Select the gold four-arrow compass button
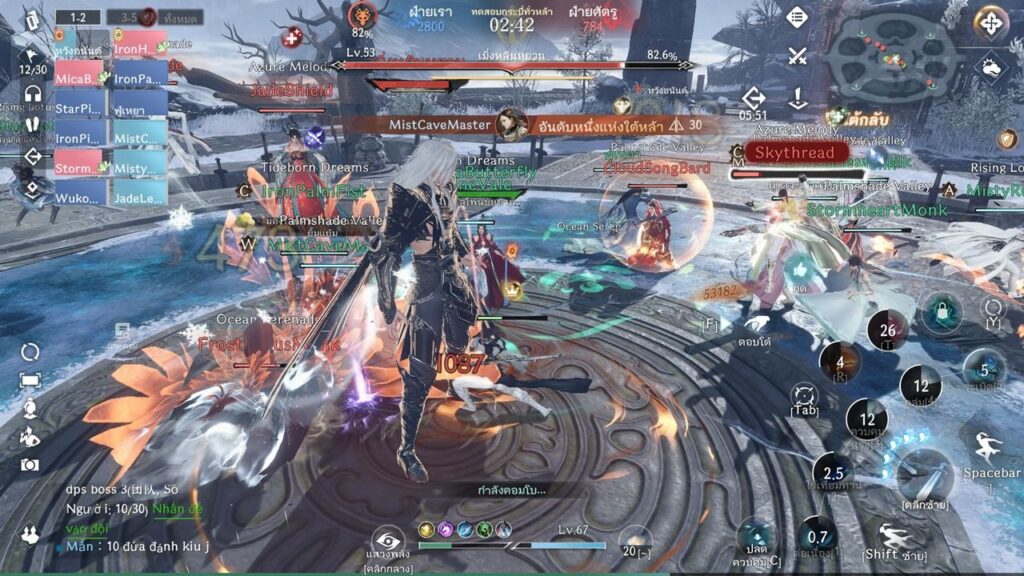Screen dimensions: 1024x576 point(990,22)
